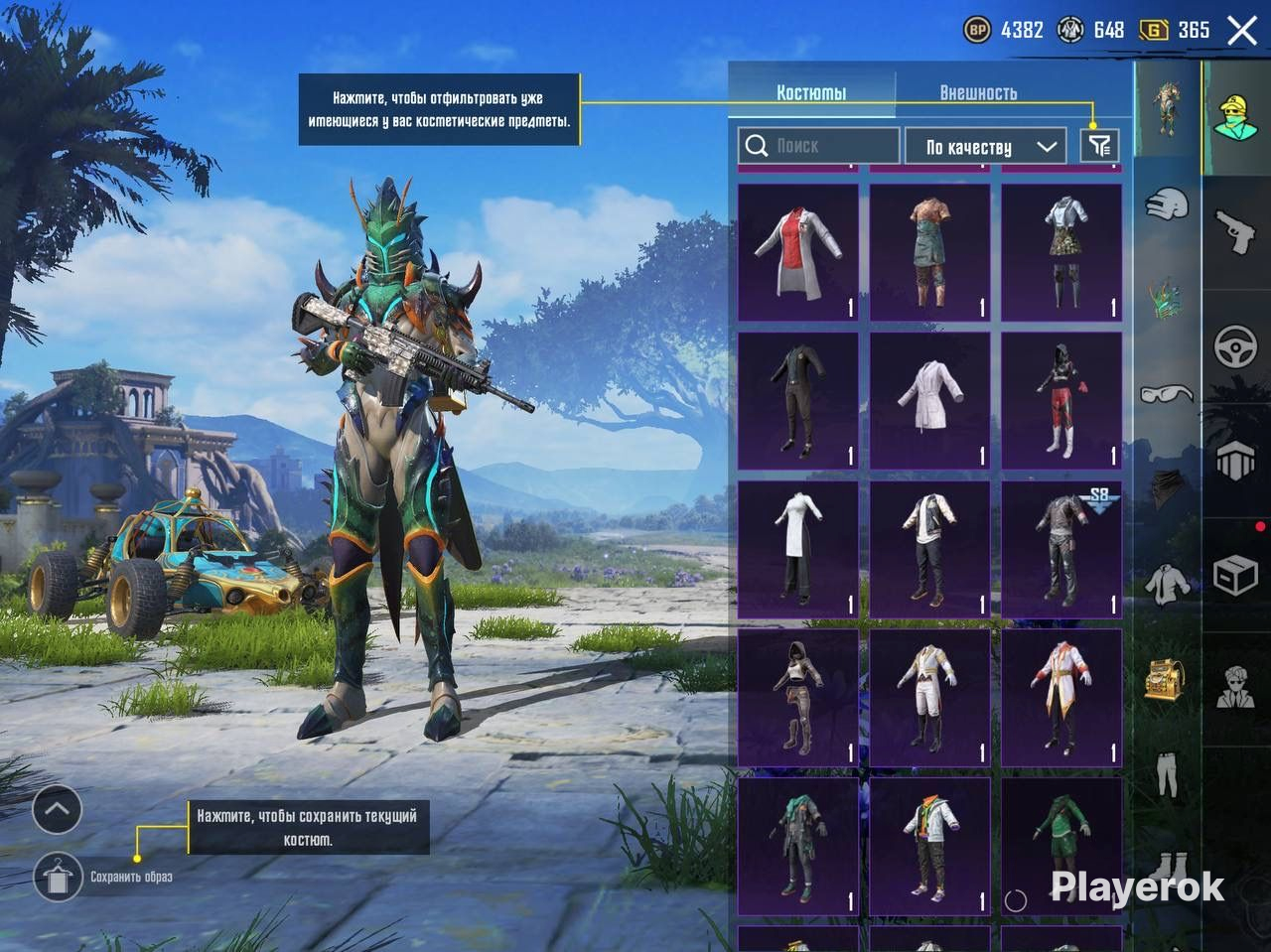Pick the white and red long coat outfit
The image size is (1271, 952).
[1061, 697]
